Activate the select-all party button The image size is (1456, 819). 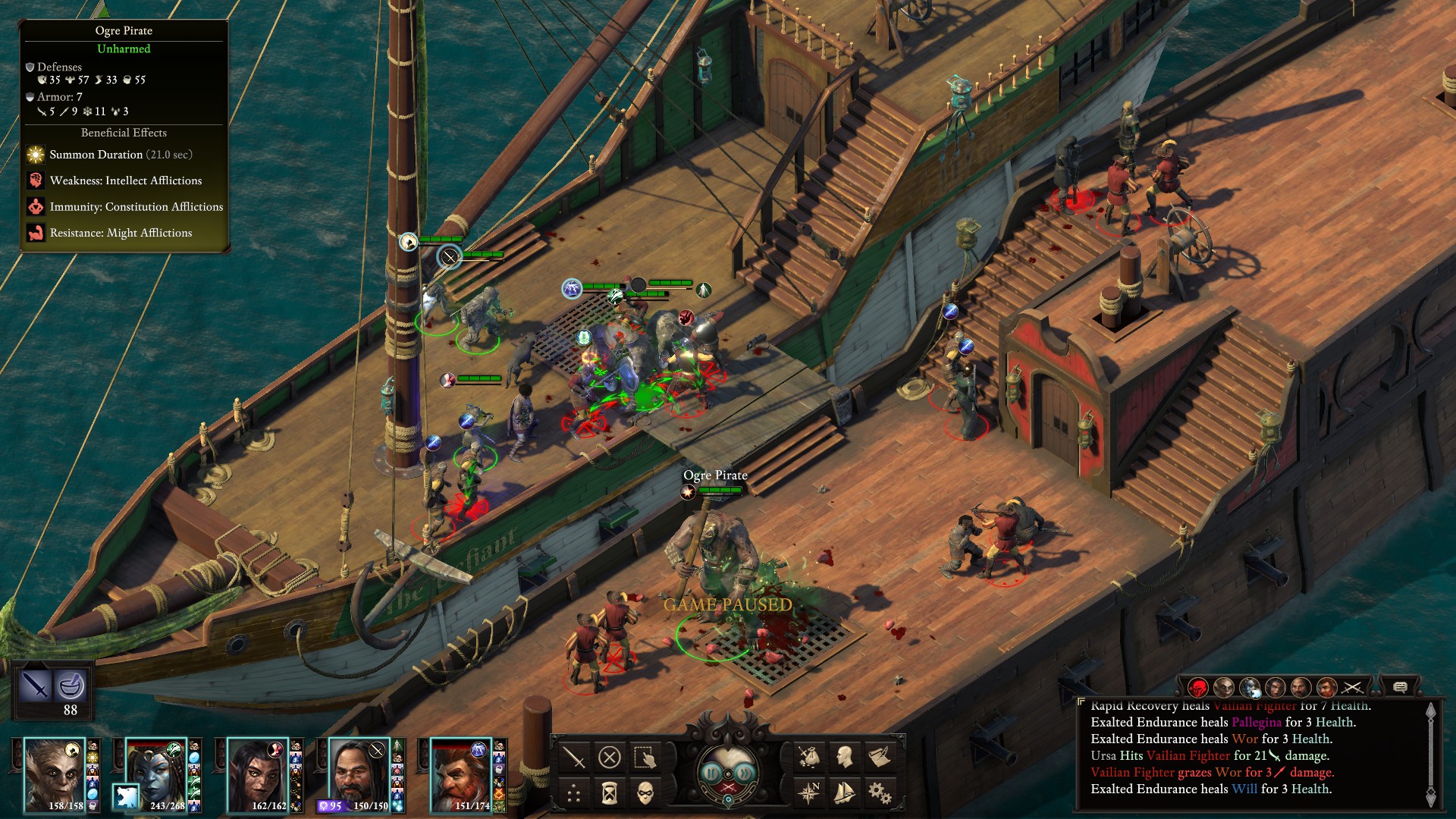click(645, 757)
